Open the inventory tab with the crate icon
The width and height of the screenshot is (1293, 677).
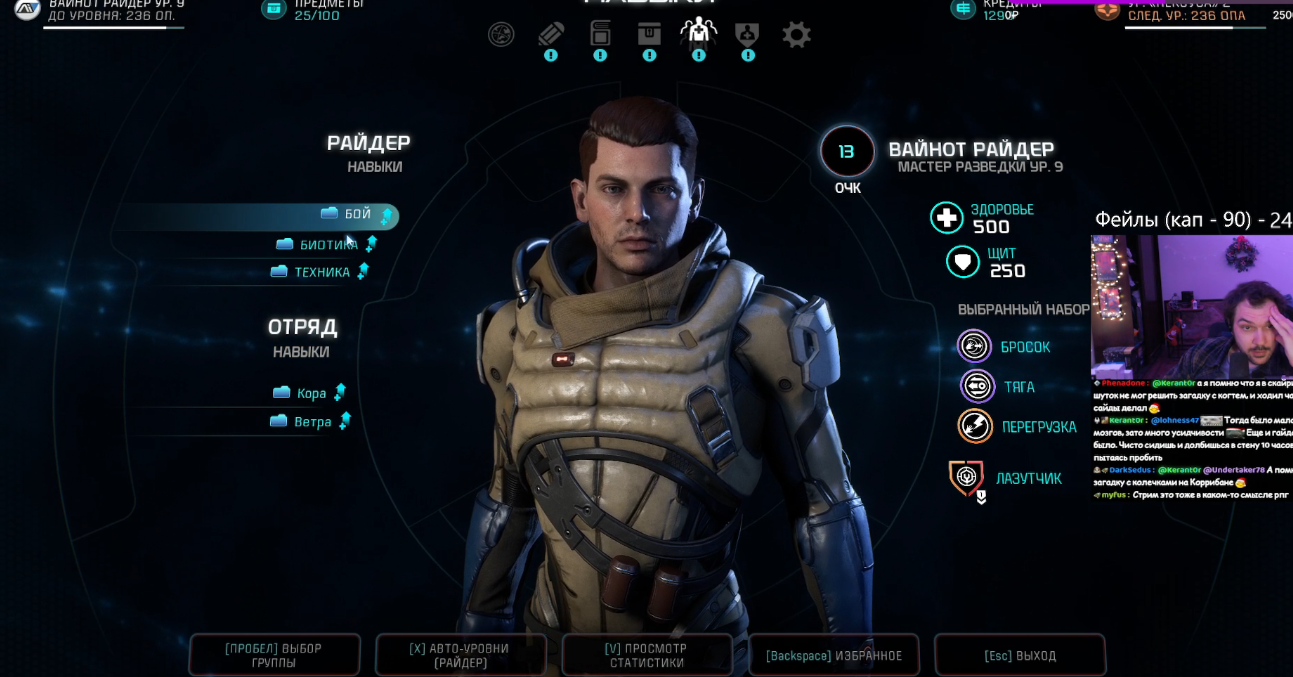649,33
